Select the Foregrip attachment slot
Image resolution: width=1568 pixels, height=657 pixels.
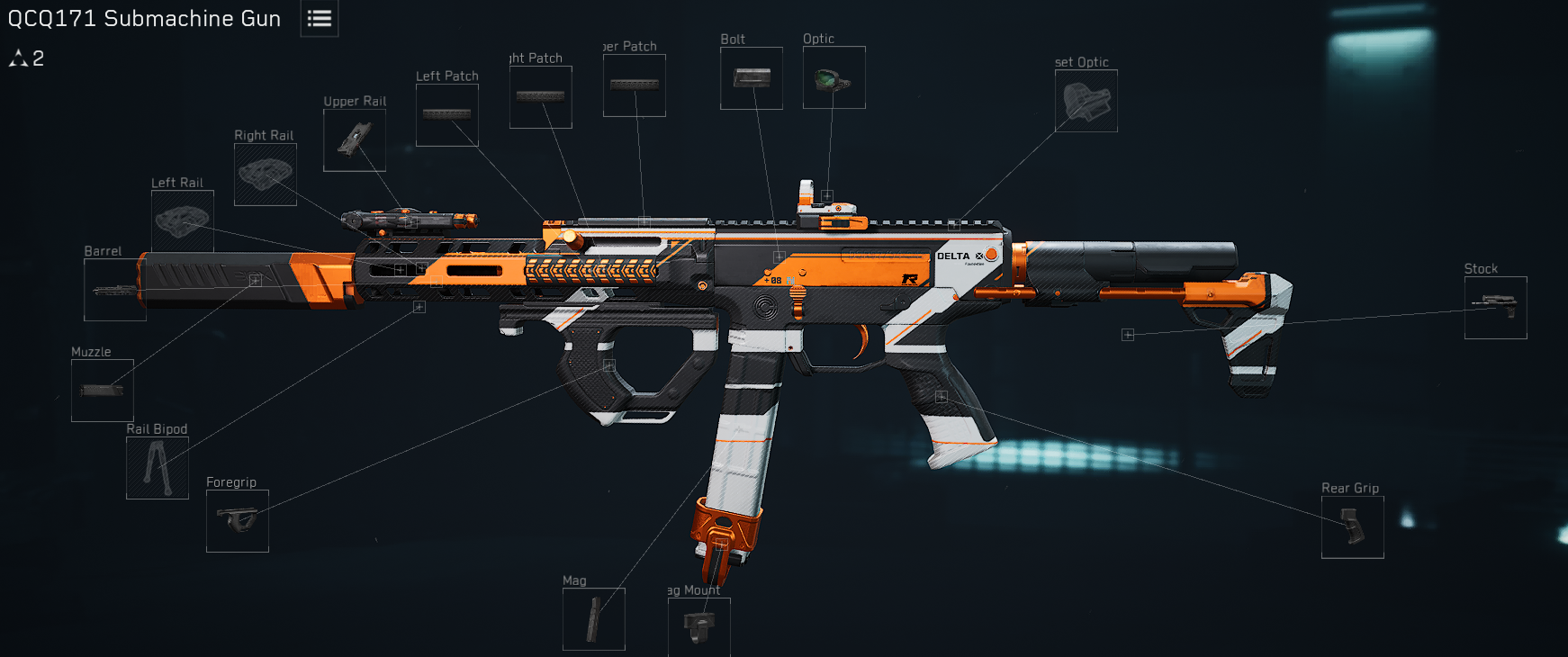(x=238, y=521)
